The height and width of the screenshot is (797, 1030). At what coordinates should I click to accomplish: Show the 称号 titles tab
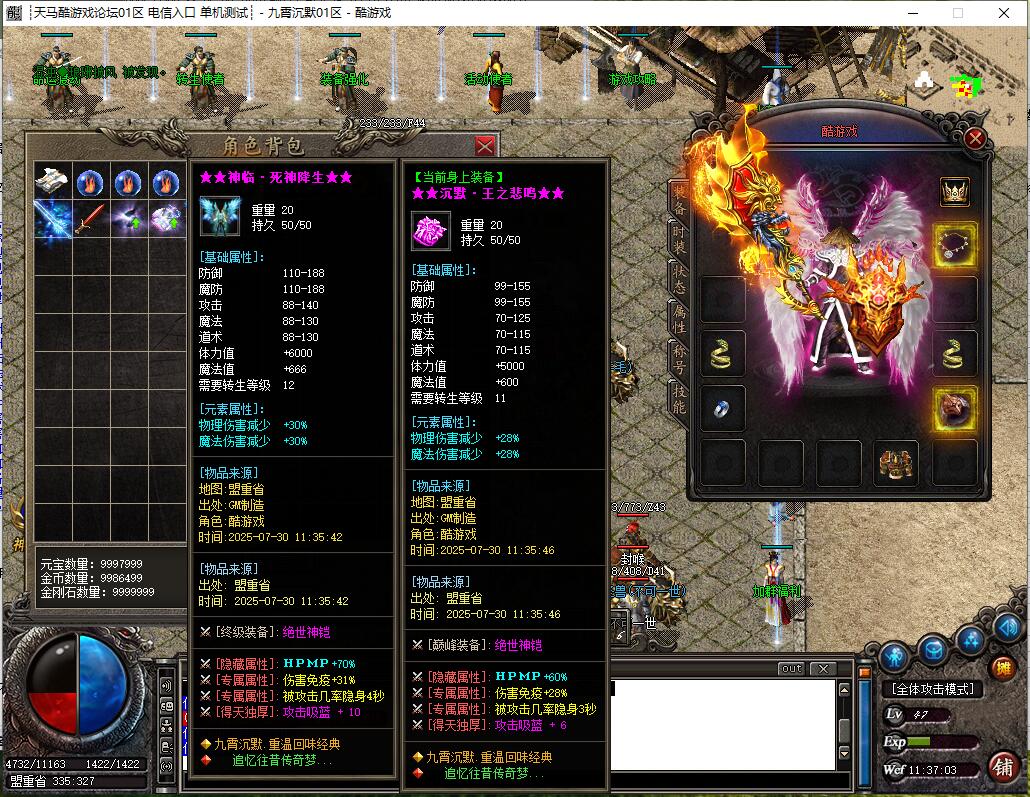[x=679, y=358]
